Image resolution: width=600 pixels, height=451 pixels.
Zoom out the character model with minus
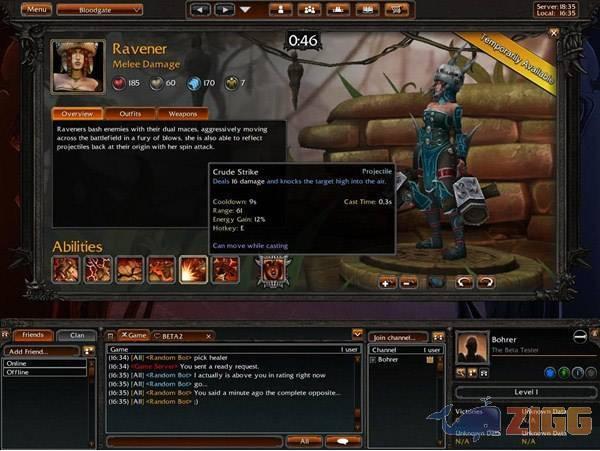tap(409, 283)
